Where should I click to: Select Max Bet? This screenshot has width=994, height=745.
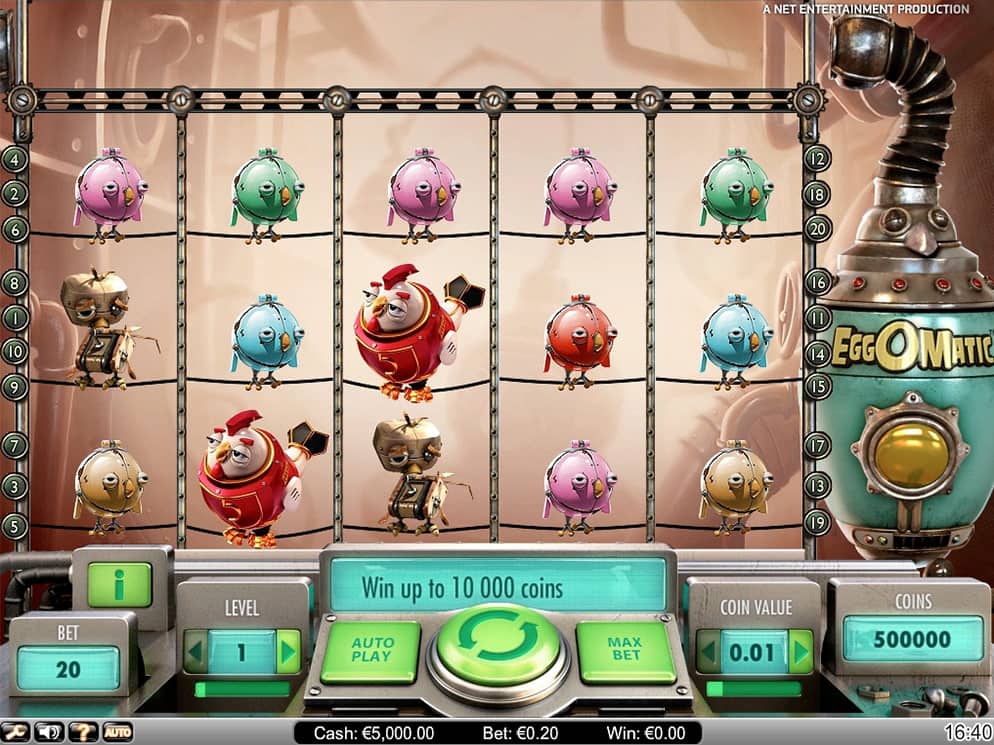626,651
